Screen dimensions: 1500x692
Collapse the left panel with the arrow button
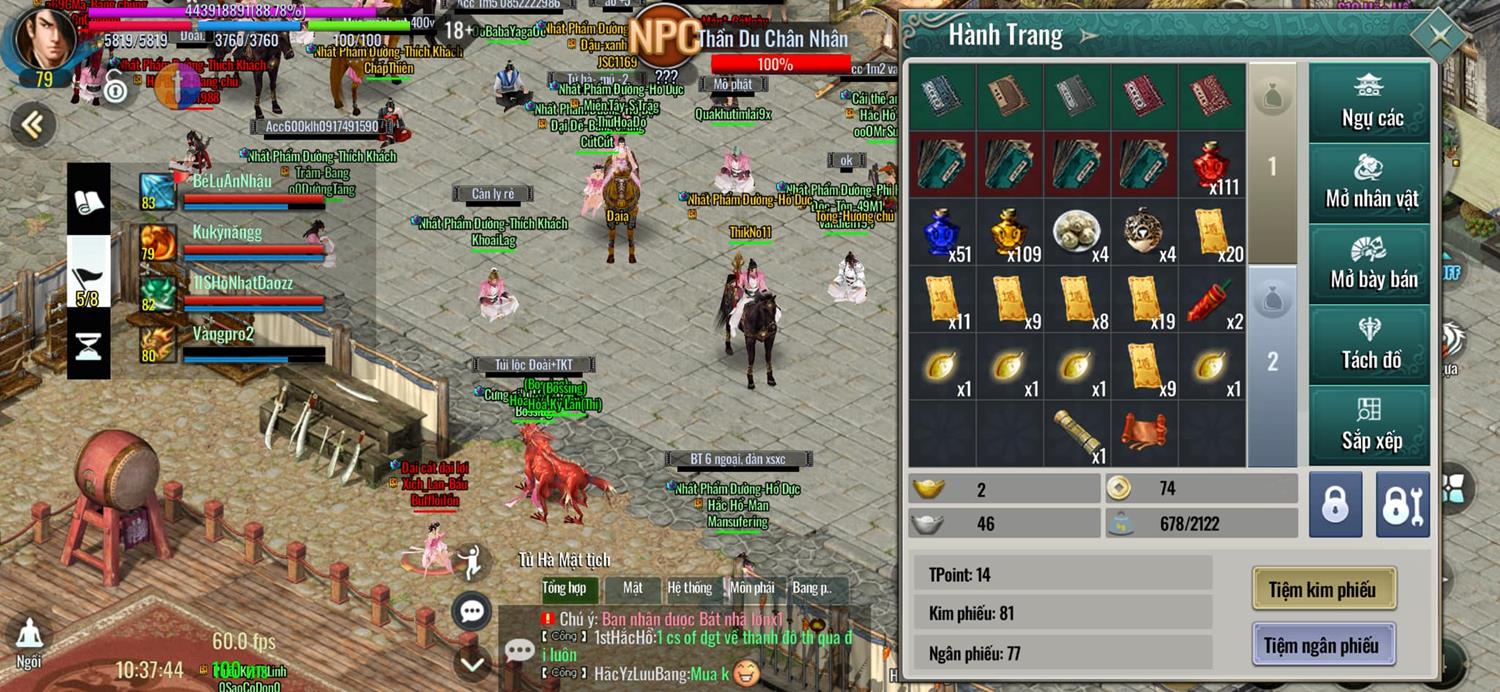tap(33, 125)
